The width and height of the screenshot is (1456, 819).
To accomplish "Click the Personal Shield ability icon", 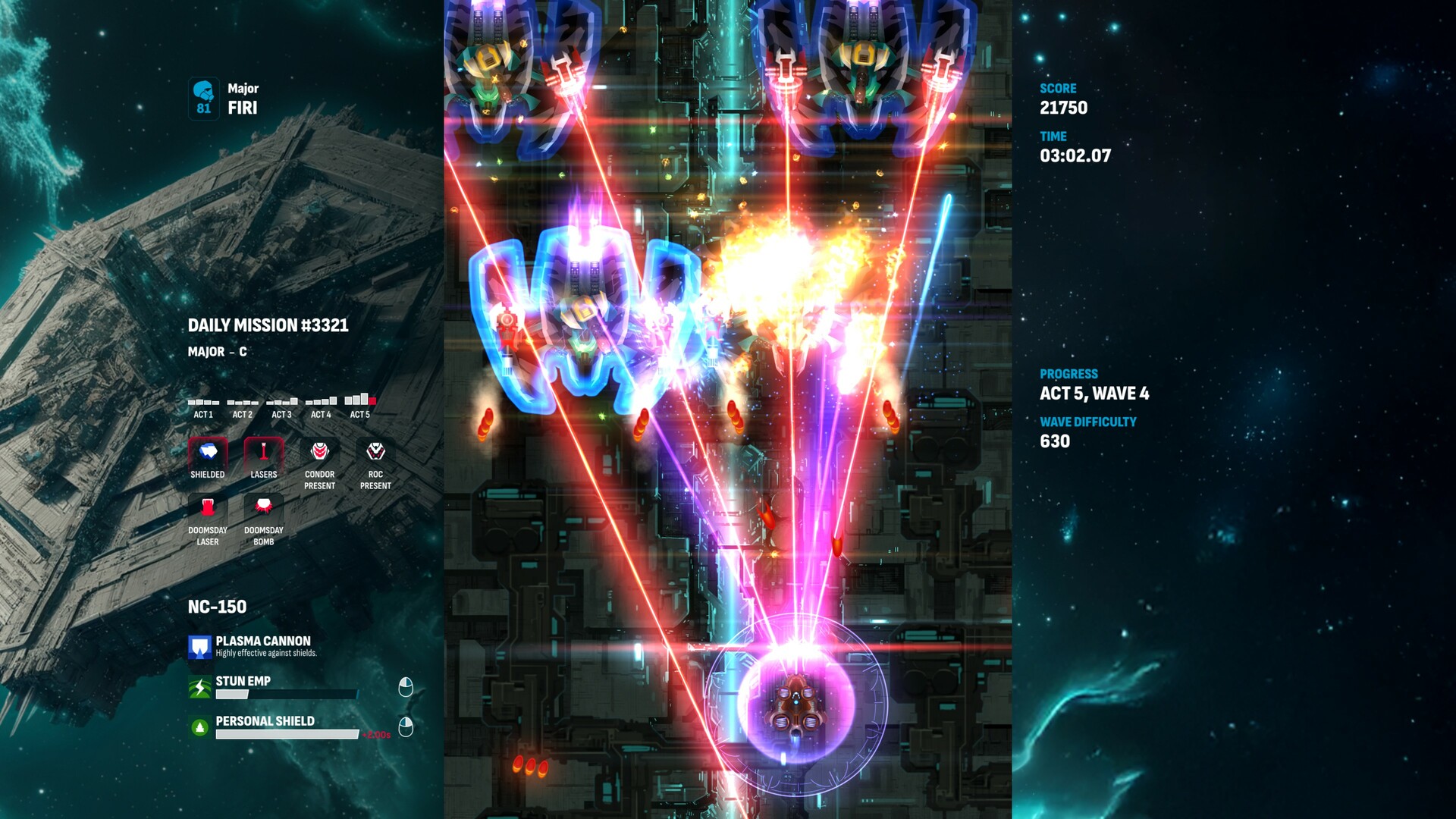I will pos(199,724).
